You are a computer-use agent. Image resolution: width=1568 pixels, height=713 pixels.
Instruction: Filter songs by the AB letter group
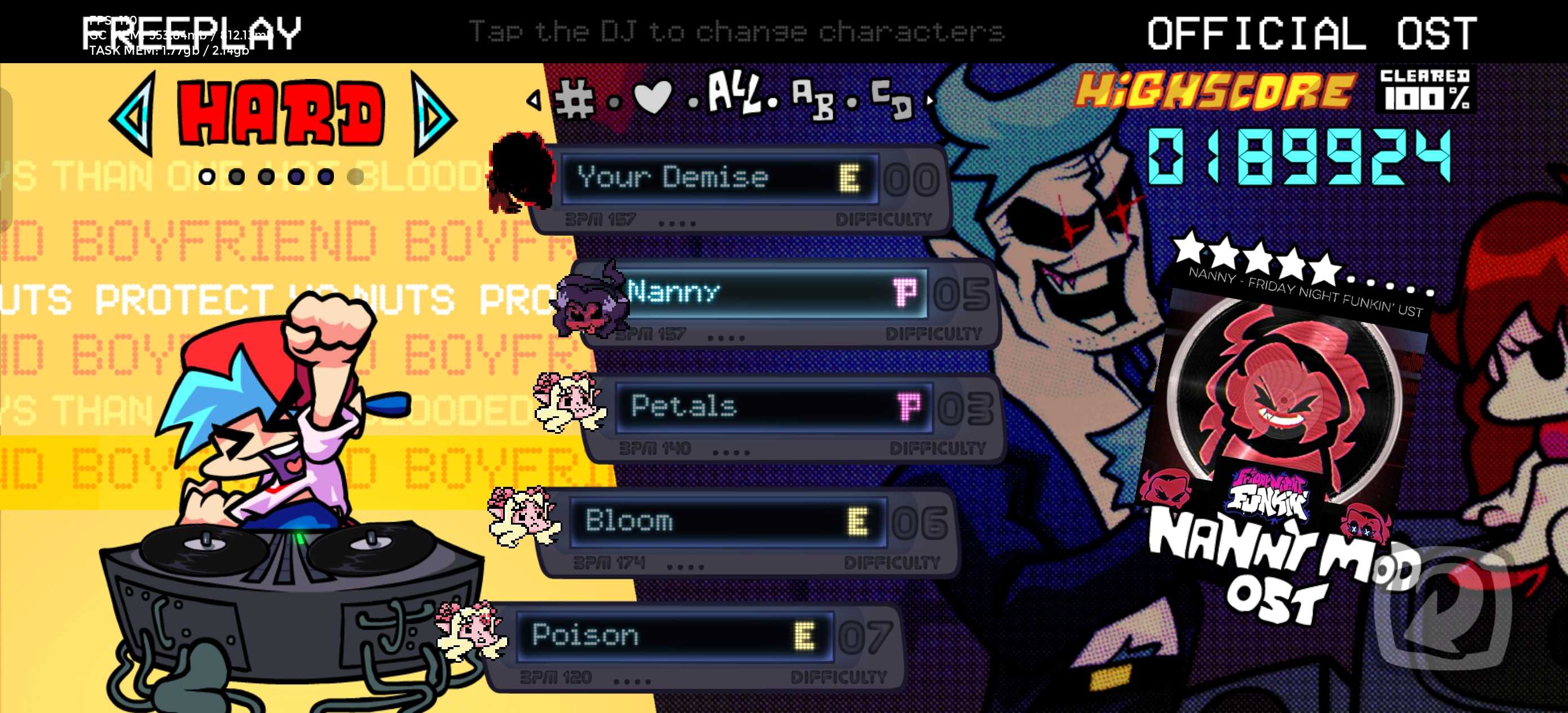[813, 99]
